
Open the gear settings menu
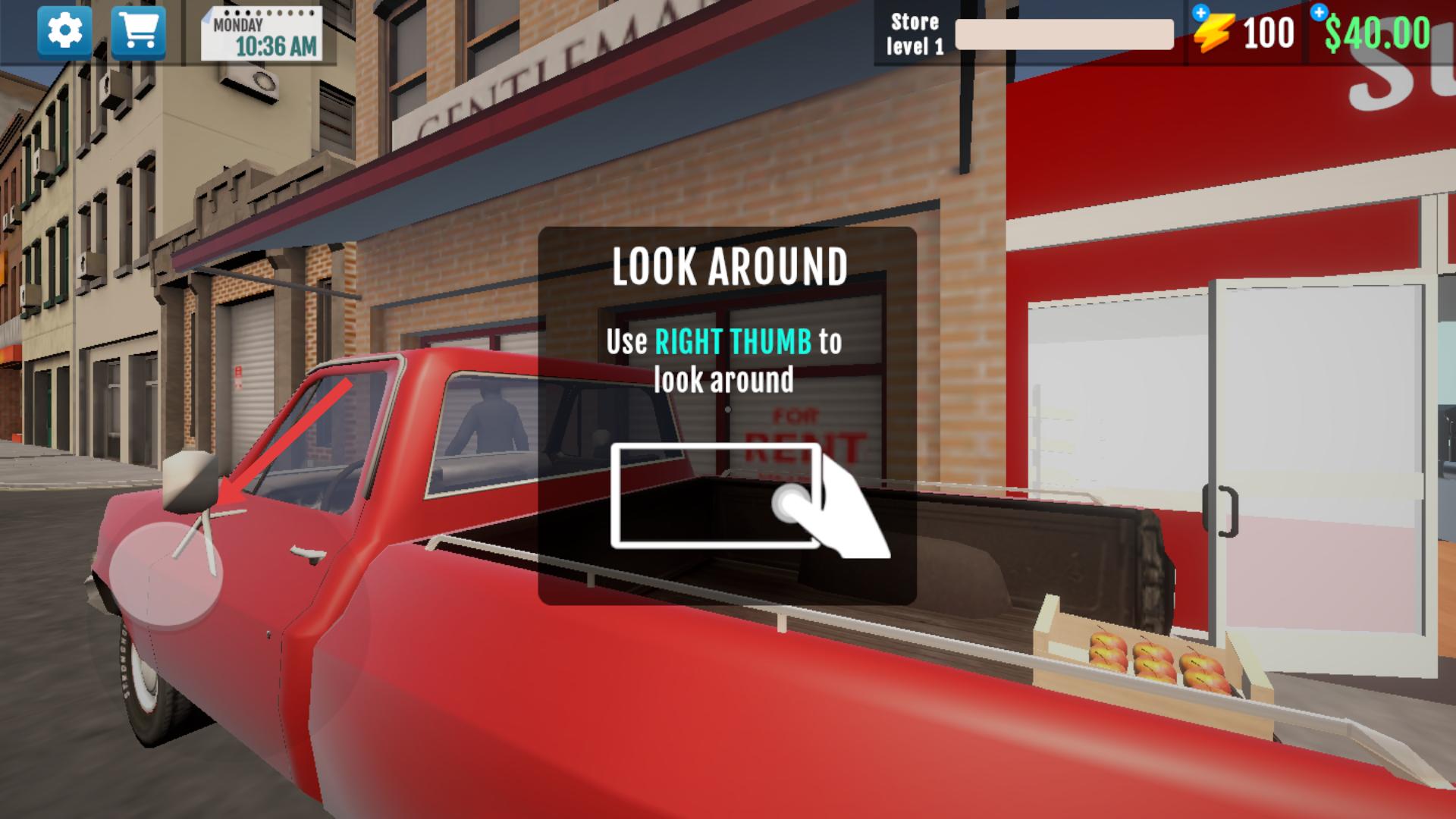click(64, 32)
